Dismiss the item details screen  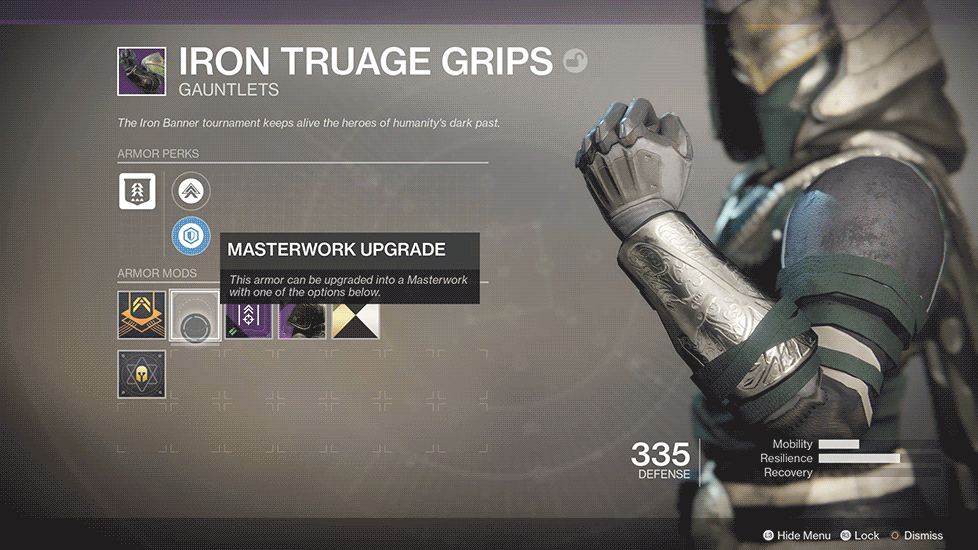[x=920, y=536]
